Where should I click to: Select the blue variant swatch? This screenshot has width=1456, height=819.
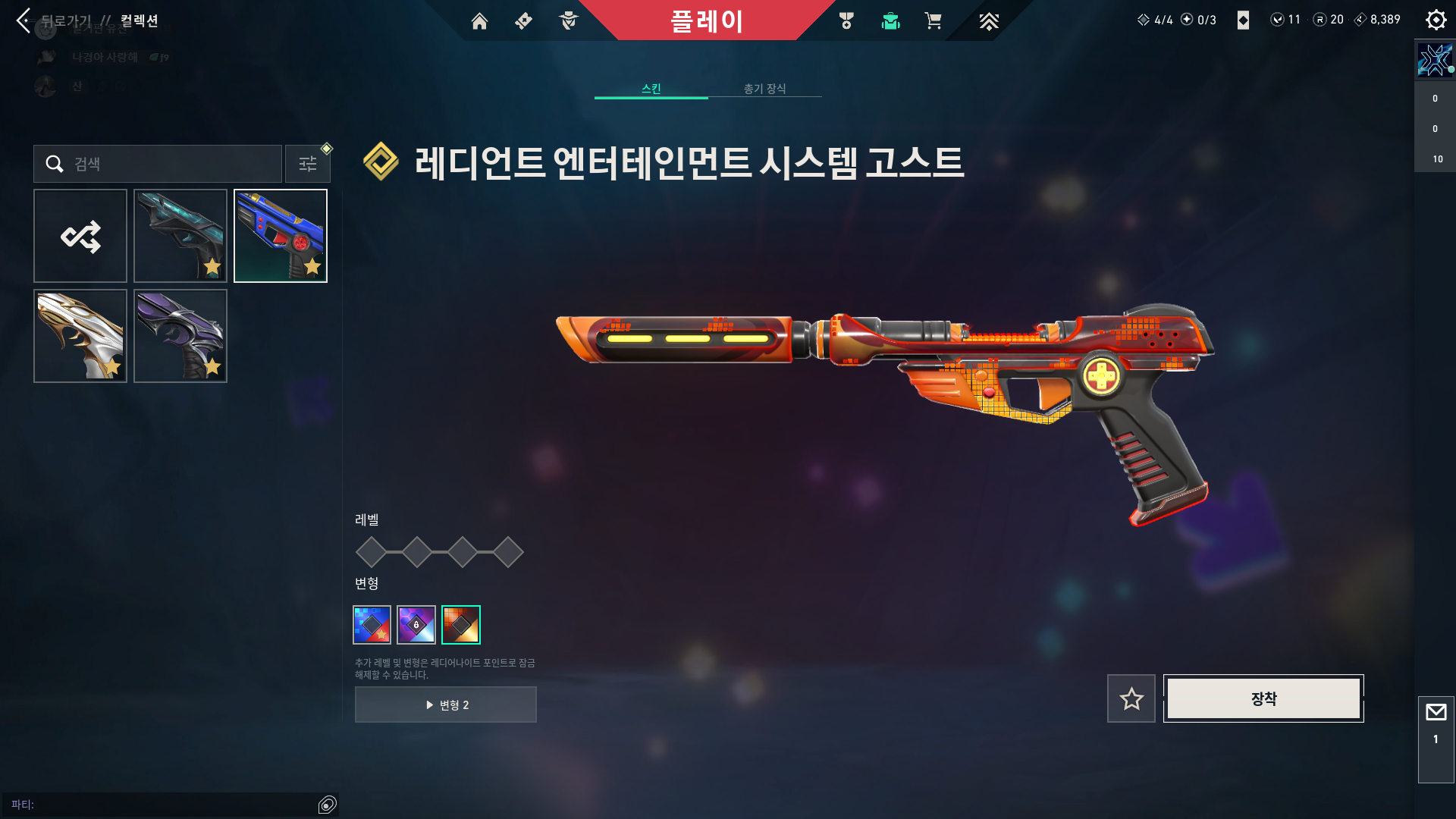tap(372, 625)
